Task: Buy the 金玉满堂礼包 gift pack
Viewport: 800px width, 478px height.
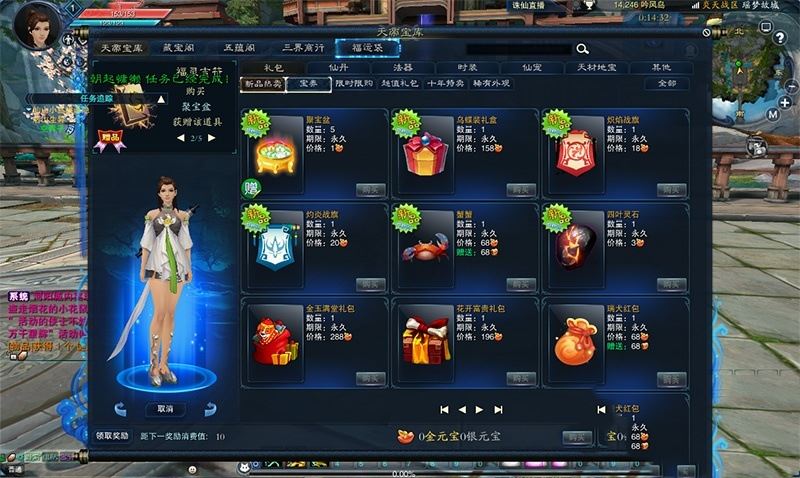Action: point(371,379)
